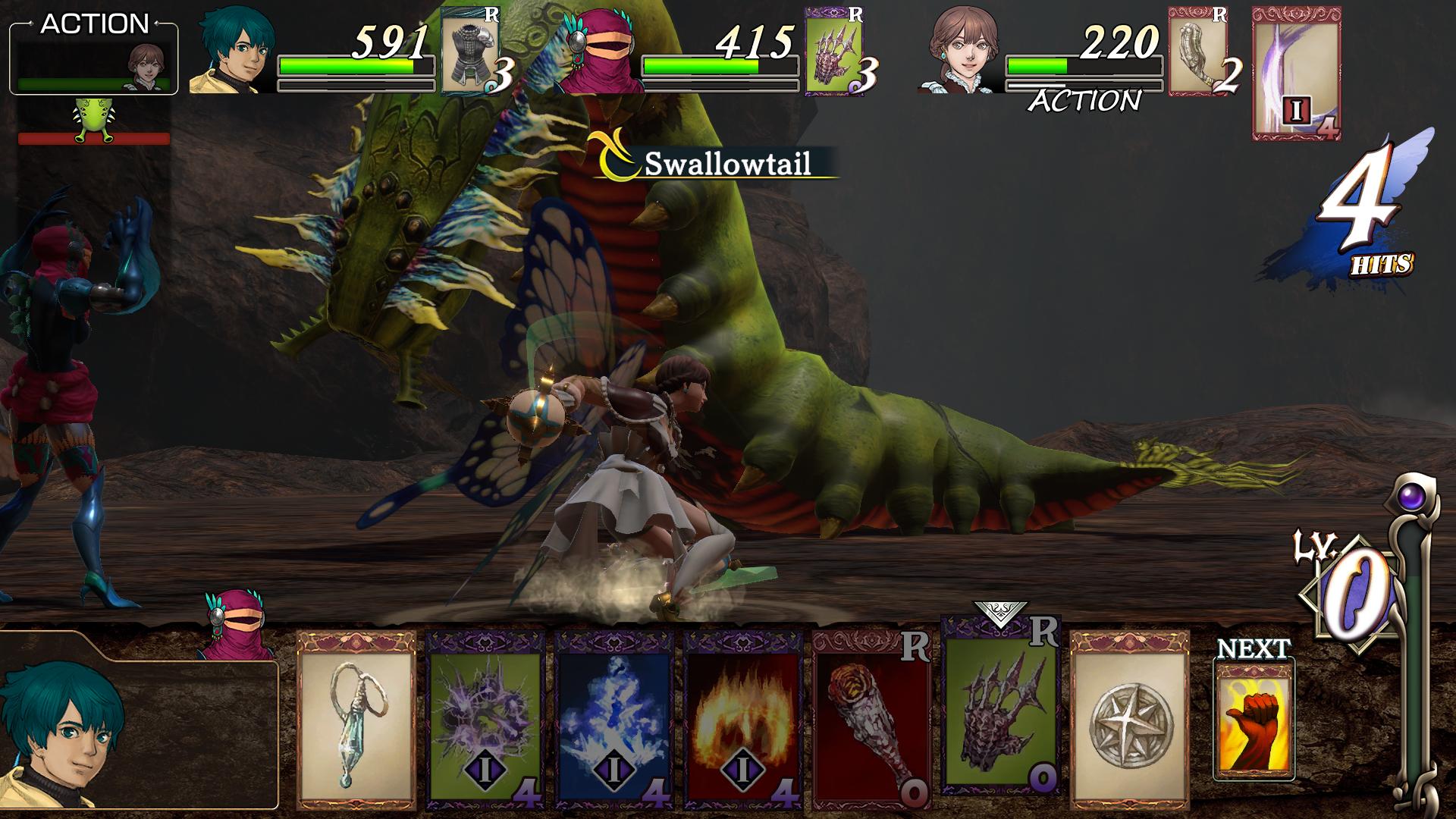The width and height of the screenshot is (1456, 819).
Task: Click the ACTION turn-order panel
Action: (x=94, y=58)
